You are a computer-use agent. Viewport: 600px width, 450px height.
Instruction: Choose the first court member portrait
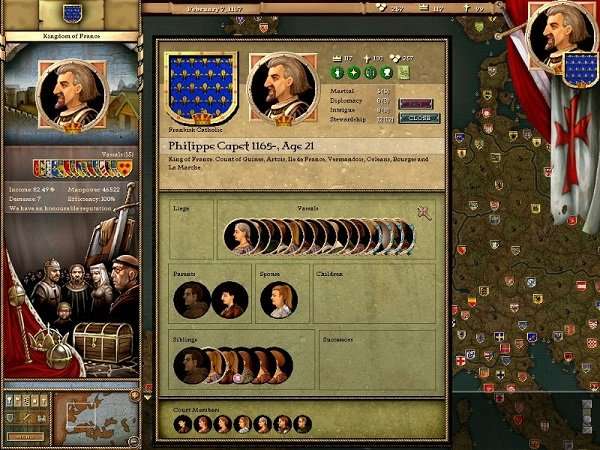point(183,424)
